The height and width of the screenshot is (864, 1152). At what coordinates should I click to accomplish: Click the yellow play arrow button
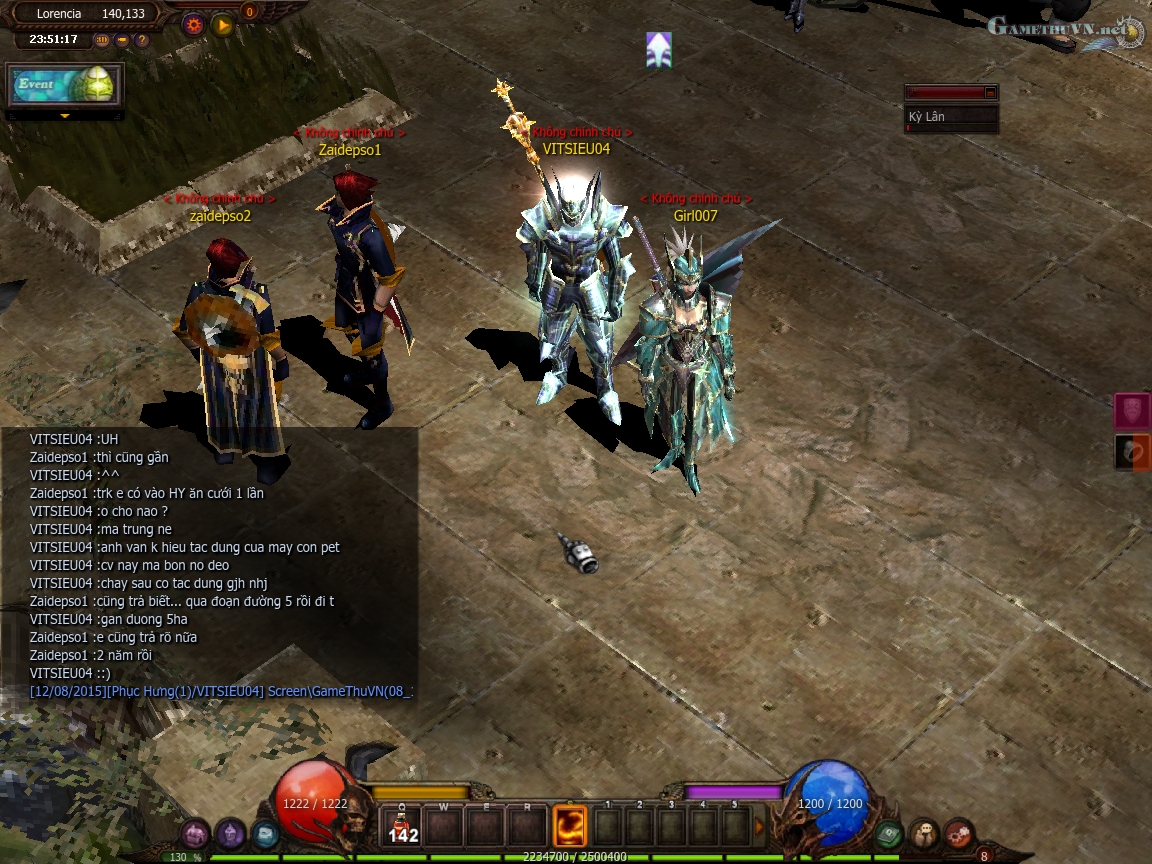tap(223, 25)
